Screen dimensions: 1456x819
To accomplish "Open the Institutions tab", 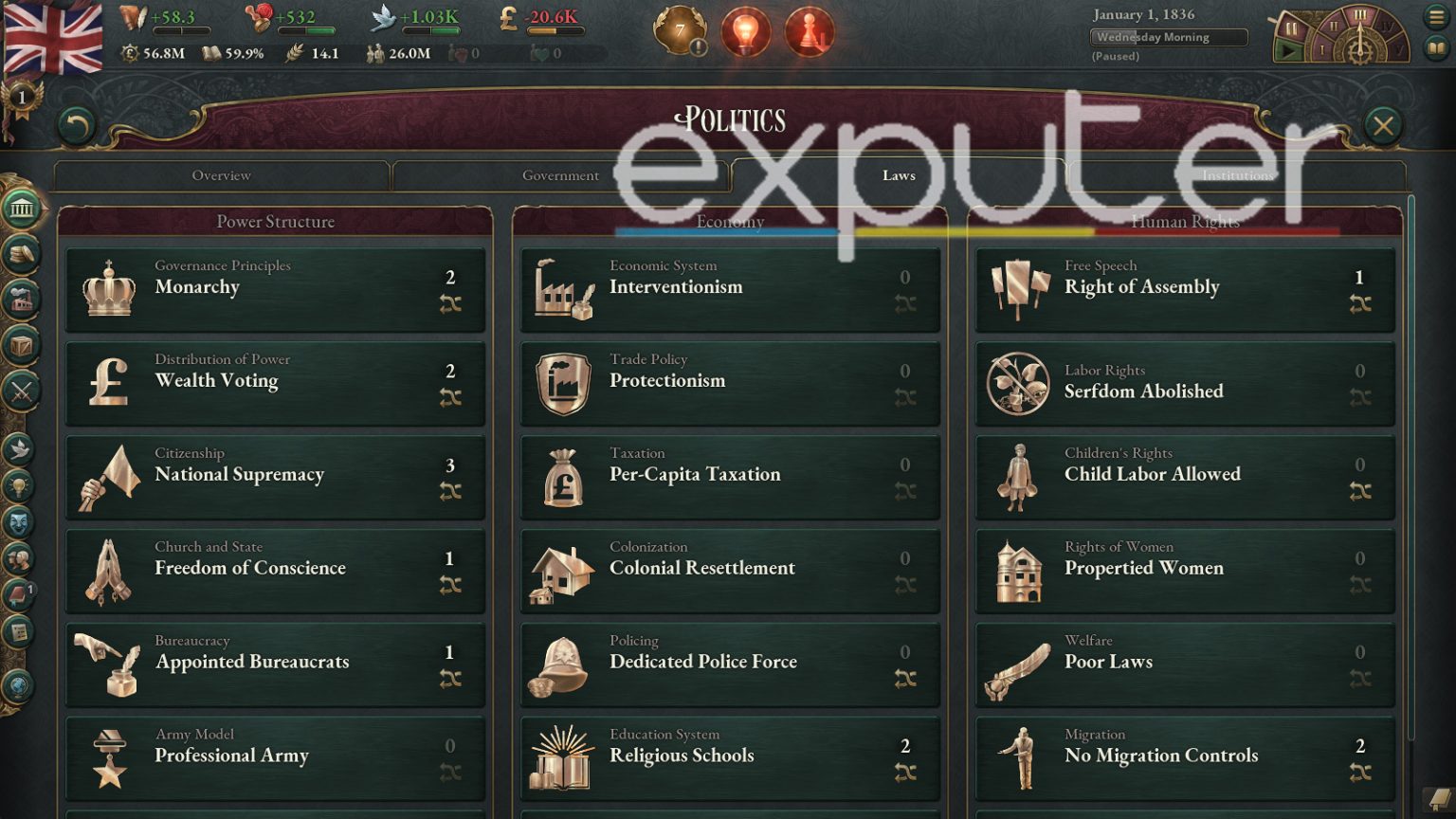I will 1239,175.
